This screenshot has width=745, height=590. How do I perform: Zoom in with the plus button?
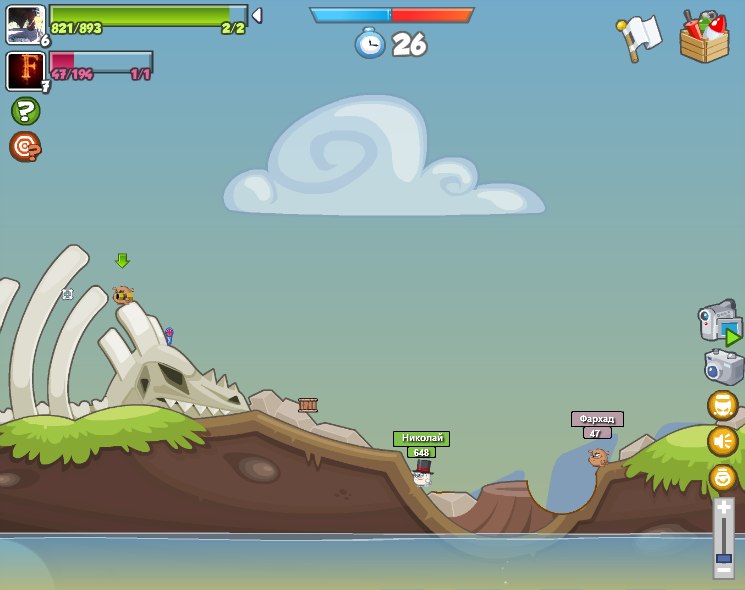(x=723, y=508)
